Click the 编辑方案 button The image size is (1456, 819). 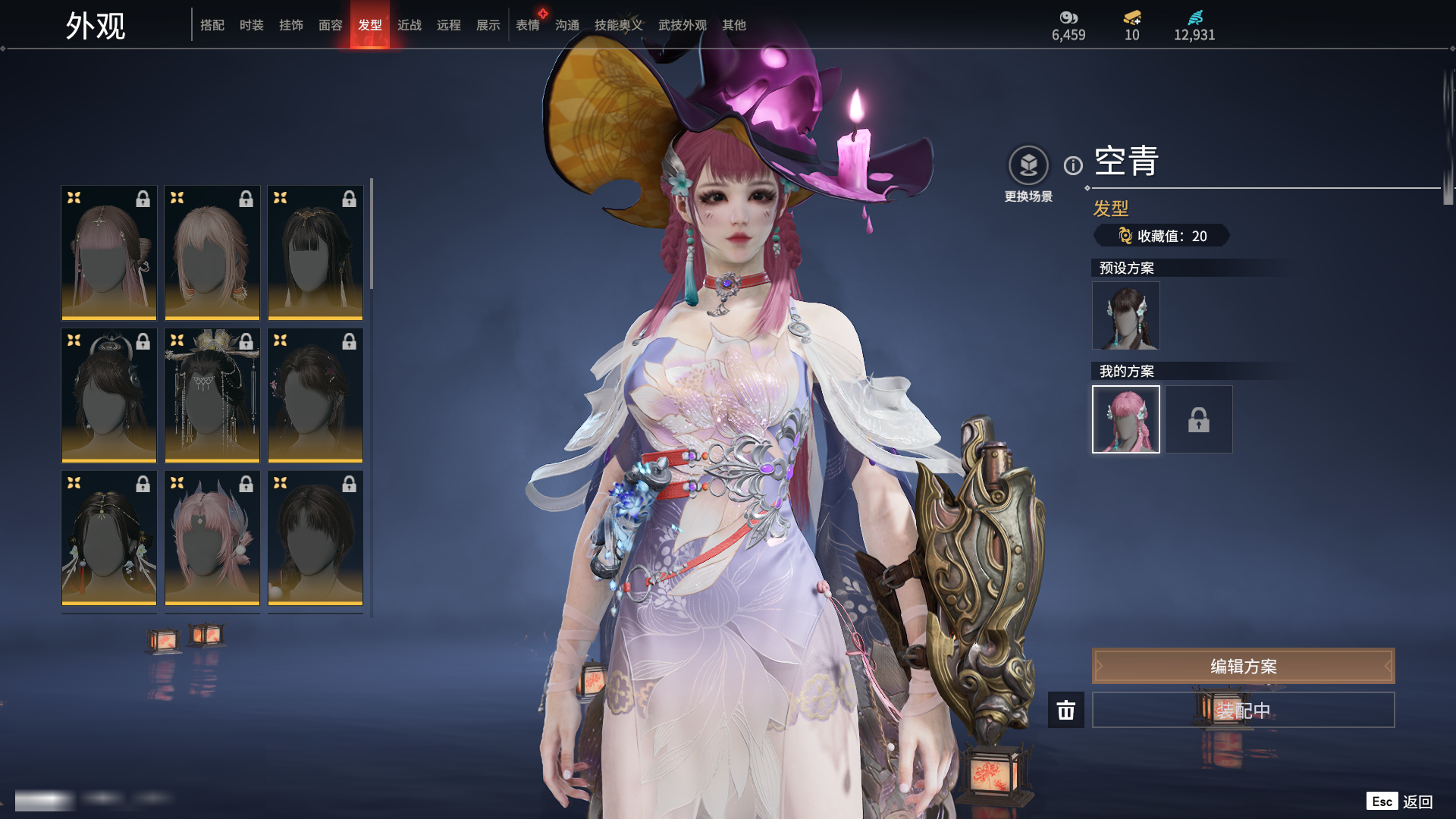(1243, 666)
